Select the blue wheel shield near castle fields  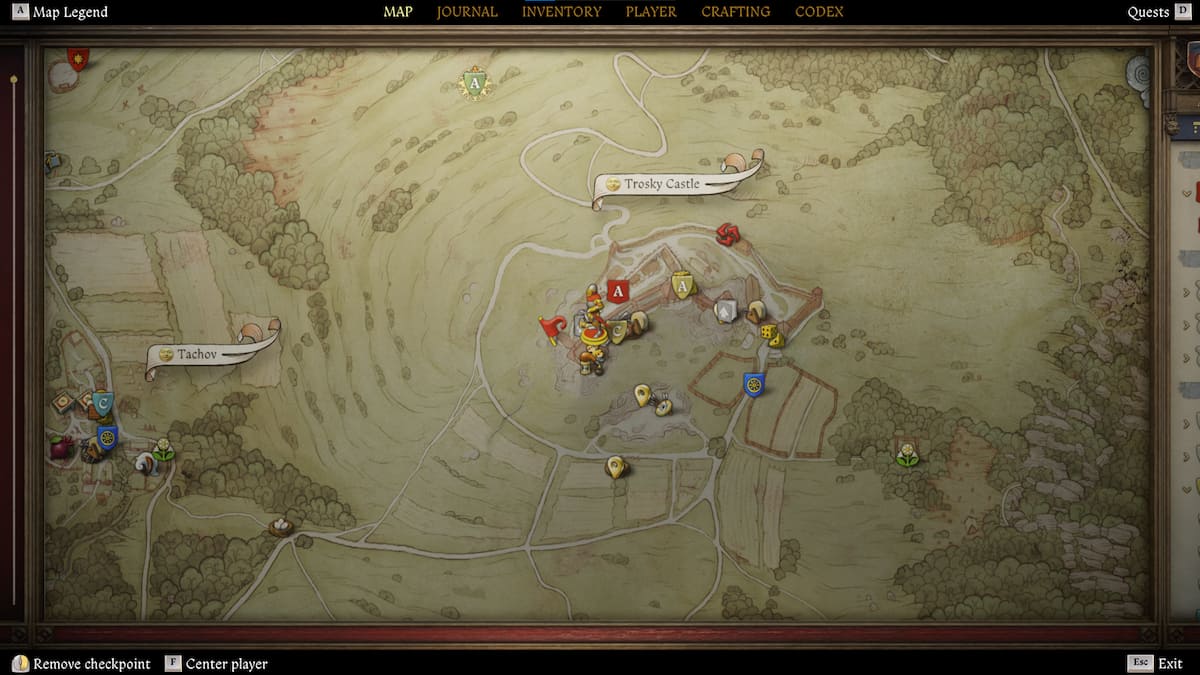tap(754, 383)
